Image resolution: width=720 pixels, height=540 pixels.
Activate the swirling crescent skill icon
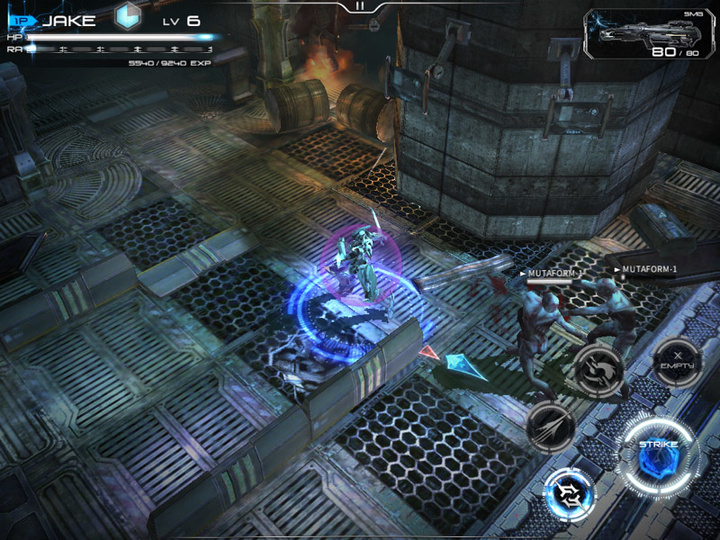point(598,371)
